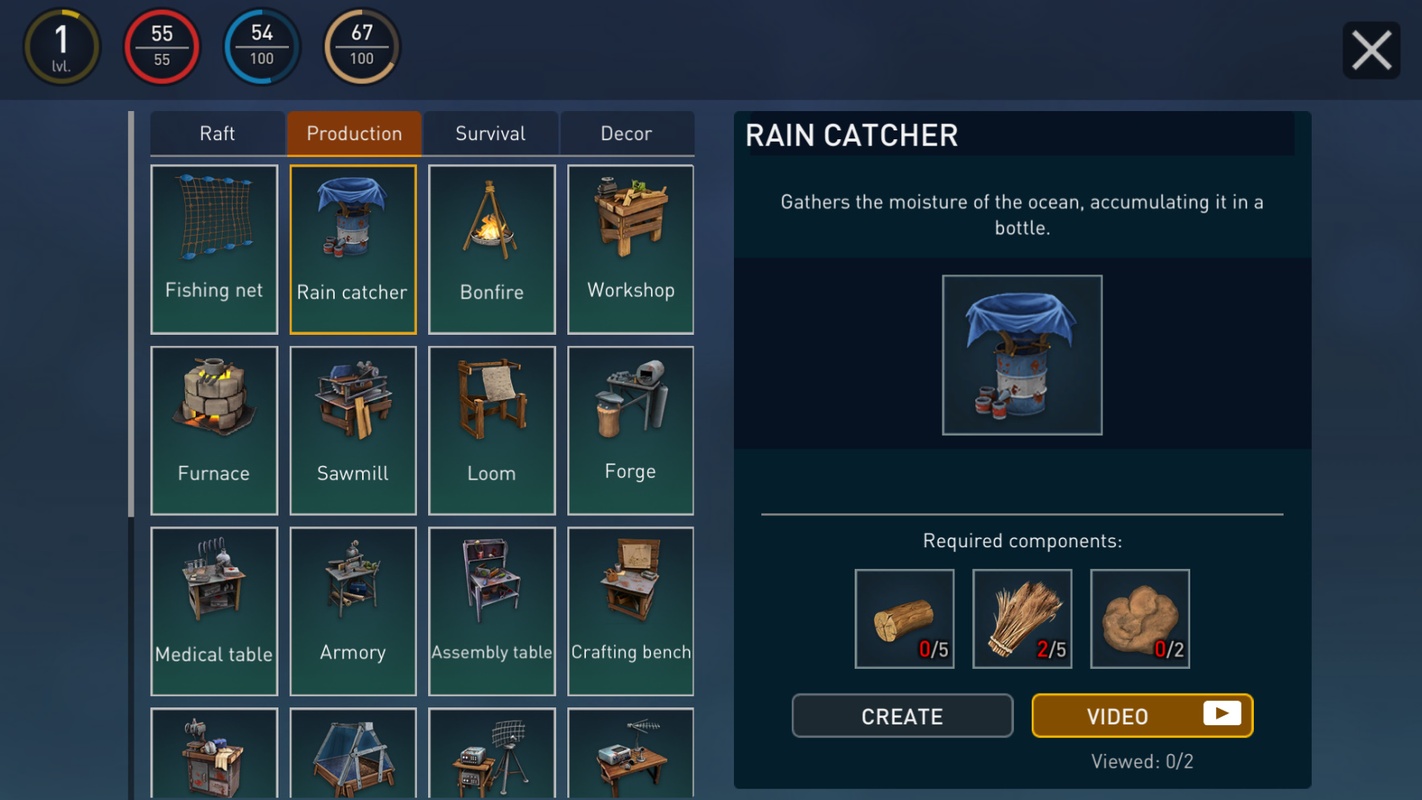Inspect the straw bundle component slot
The height and width of the screenshot is (800, 1422).
point(1022,618)
